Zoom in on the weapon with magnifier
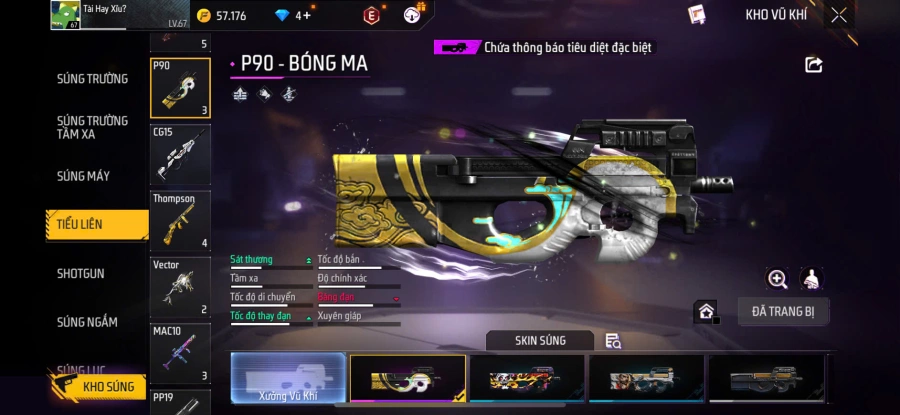 pos(777,279)
